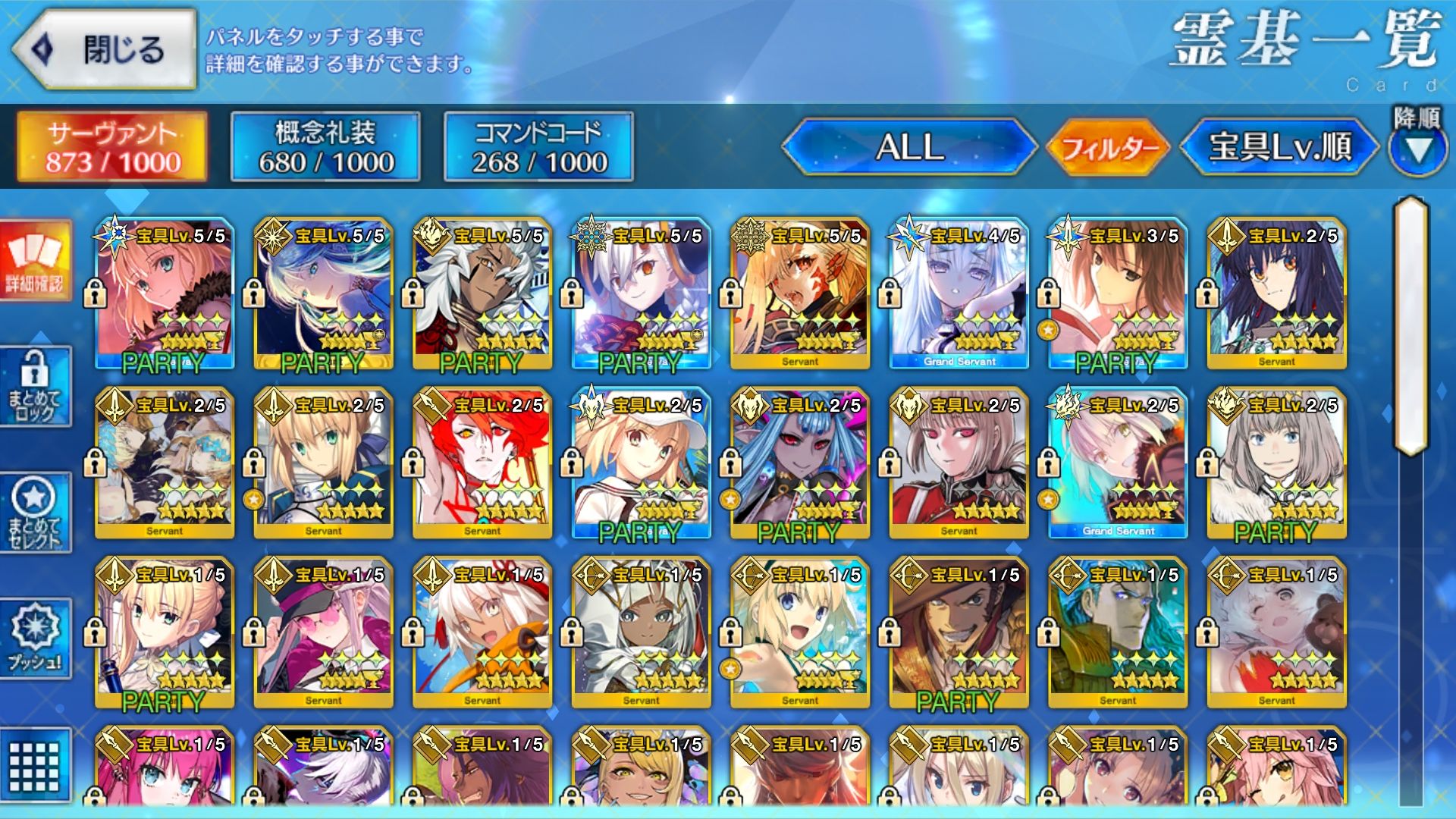The image size is (1456, 819).
Task: Tap the 詳細確認 cards button
Action: 35,260
